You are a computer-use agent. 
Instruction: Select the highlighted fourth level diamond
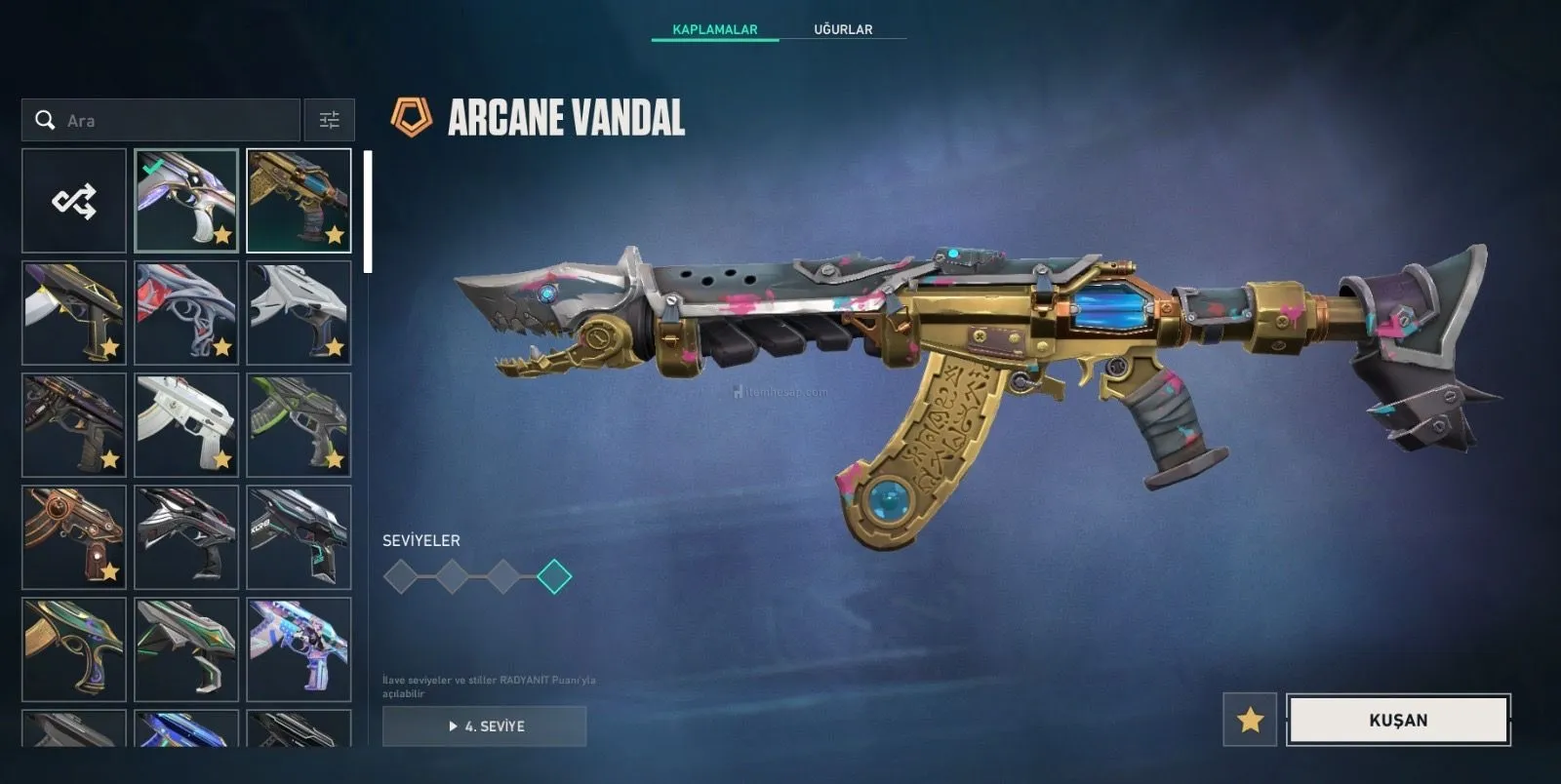click(x=554, y=576)
